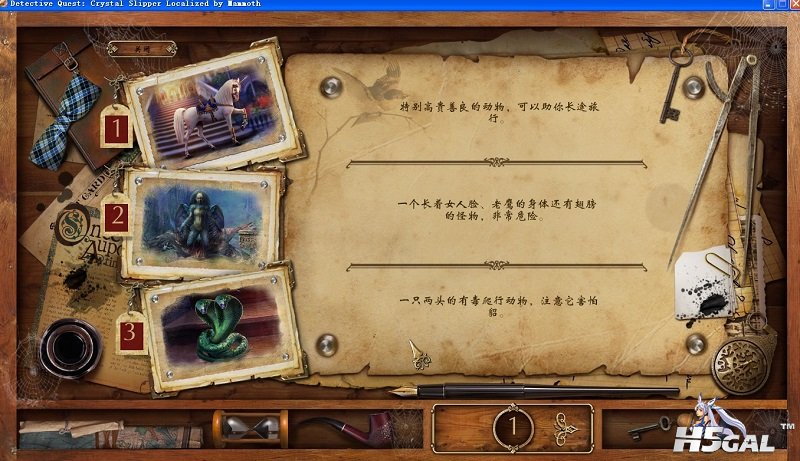
Task: Click the 关闭 close button plaque
Action: [x=142, y=47]
